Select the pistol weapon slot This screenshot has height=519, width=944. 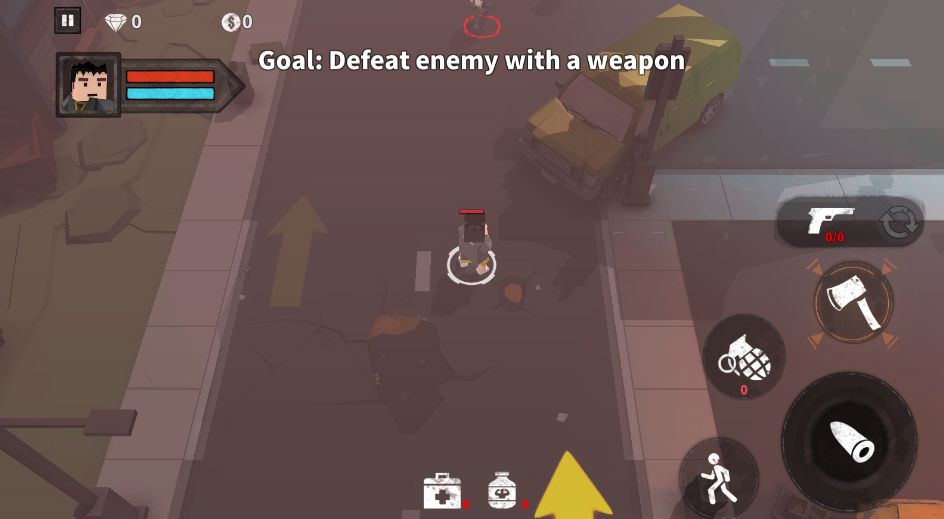[831, 221]
